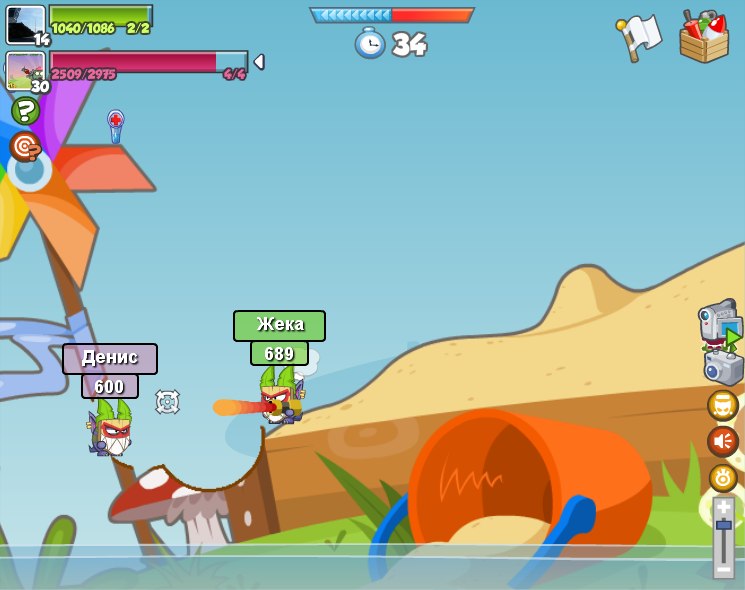Click the orange target hint button
Screen dimensions: 745x590
25,147
